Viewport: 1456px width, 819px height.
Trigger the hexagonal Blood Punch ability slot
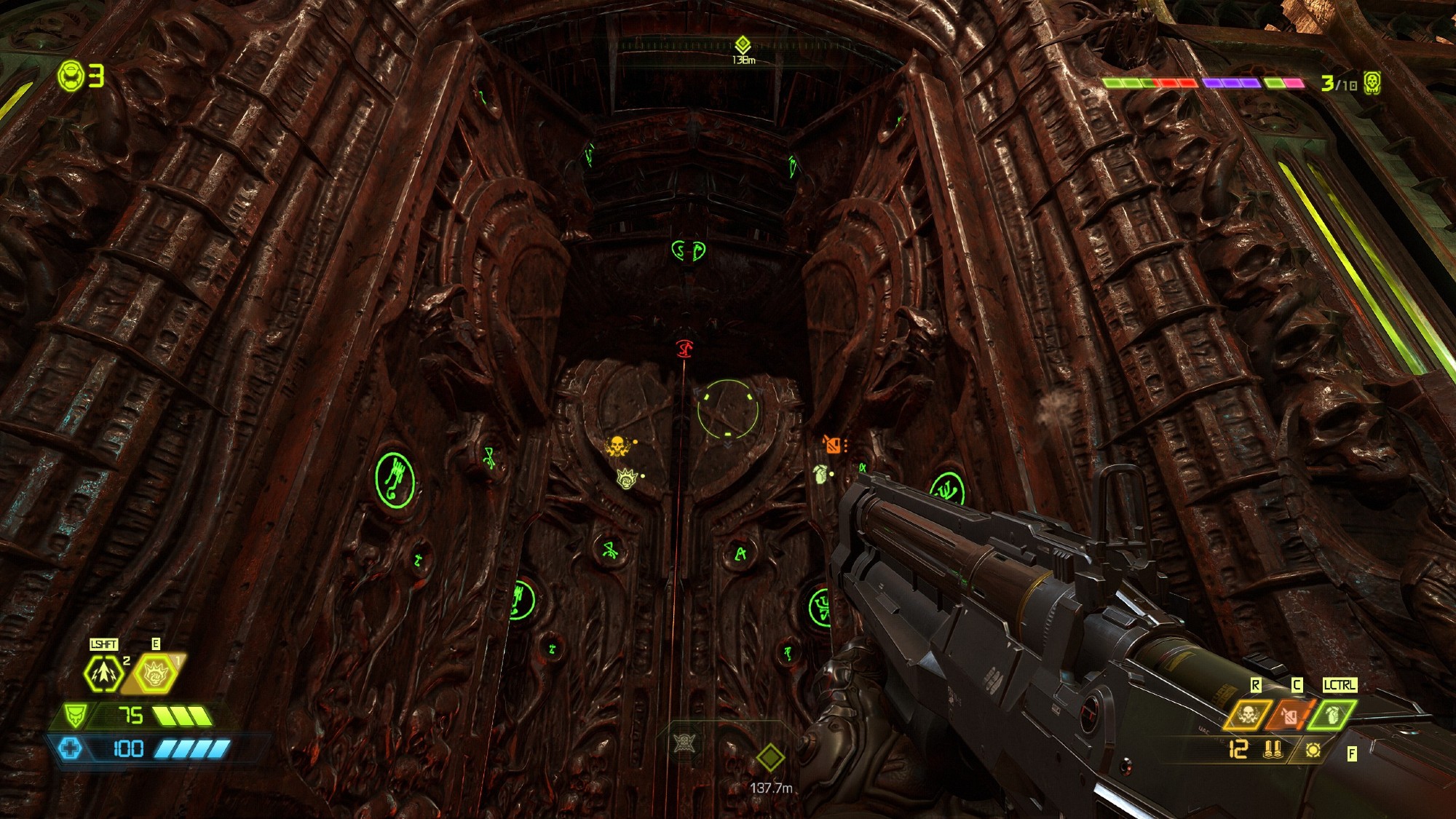(155, 674)
